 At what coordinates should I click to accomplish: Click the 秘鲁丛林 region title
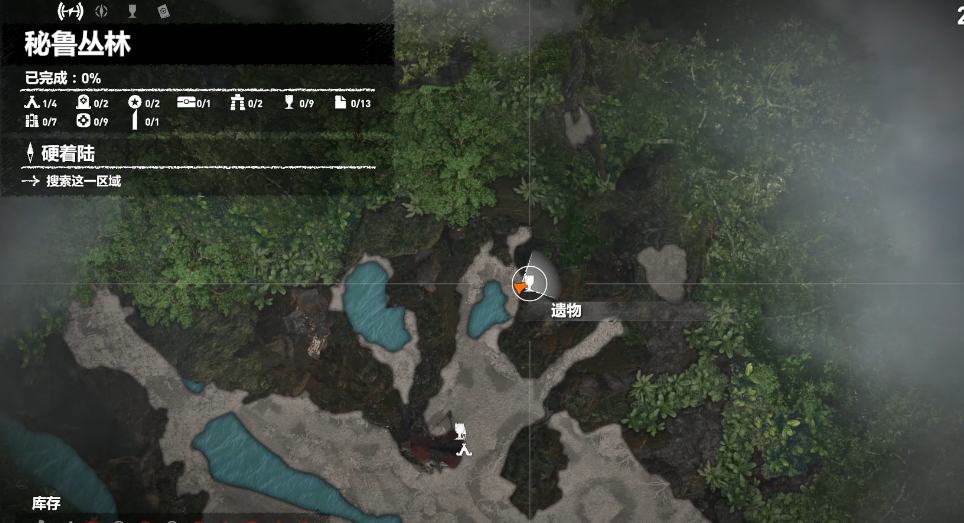78,45
